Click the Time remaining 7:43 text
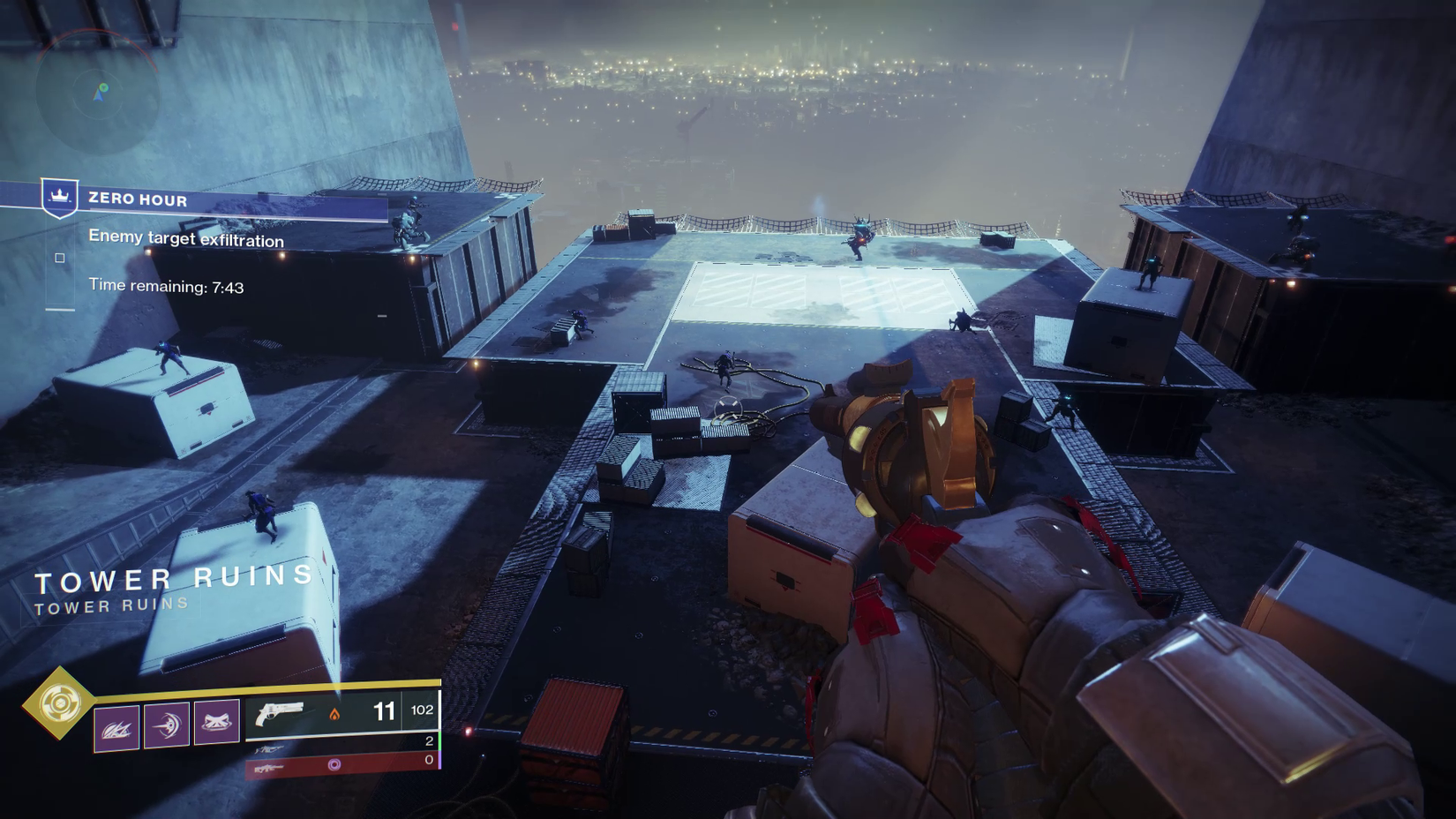Screen dimensions: 1456x819 pos(166,285)
